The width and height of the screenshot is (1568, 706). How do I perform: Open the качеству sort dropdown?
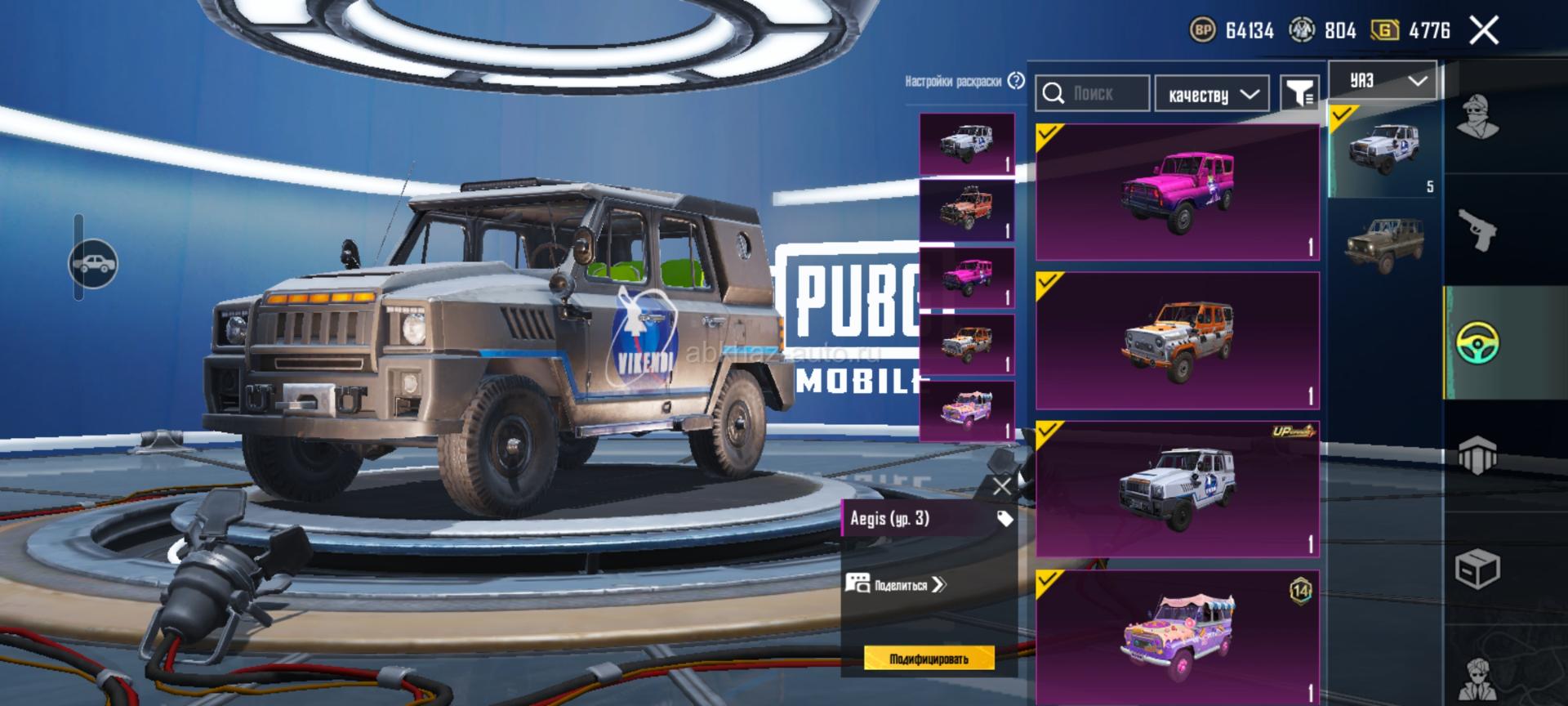[1212, 95]
